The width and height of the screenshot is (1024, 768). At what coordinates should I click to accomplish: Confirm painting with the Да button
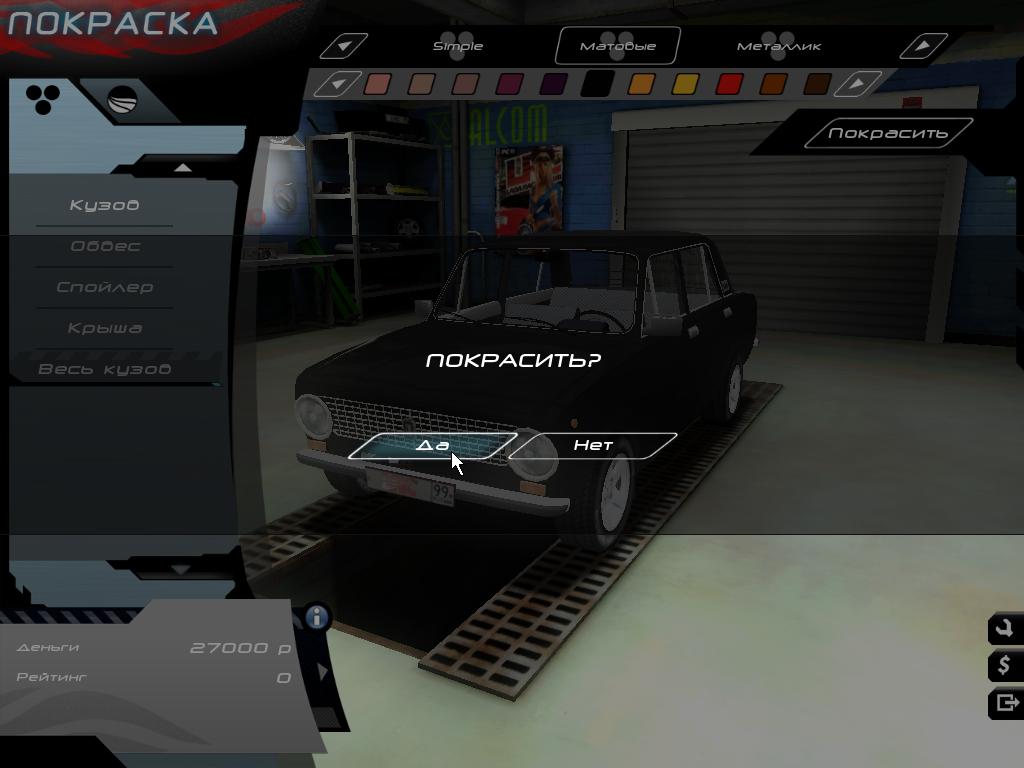click(432, 445)
